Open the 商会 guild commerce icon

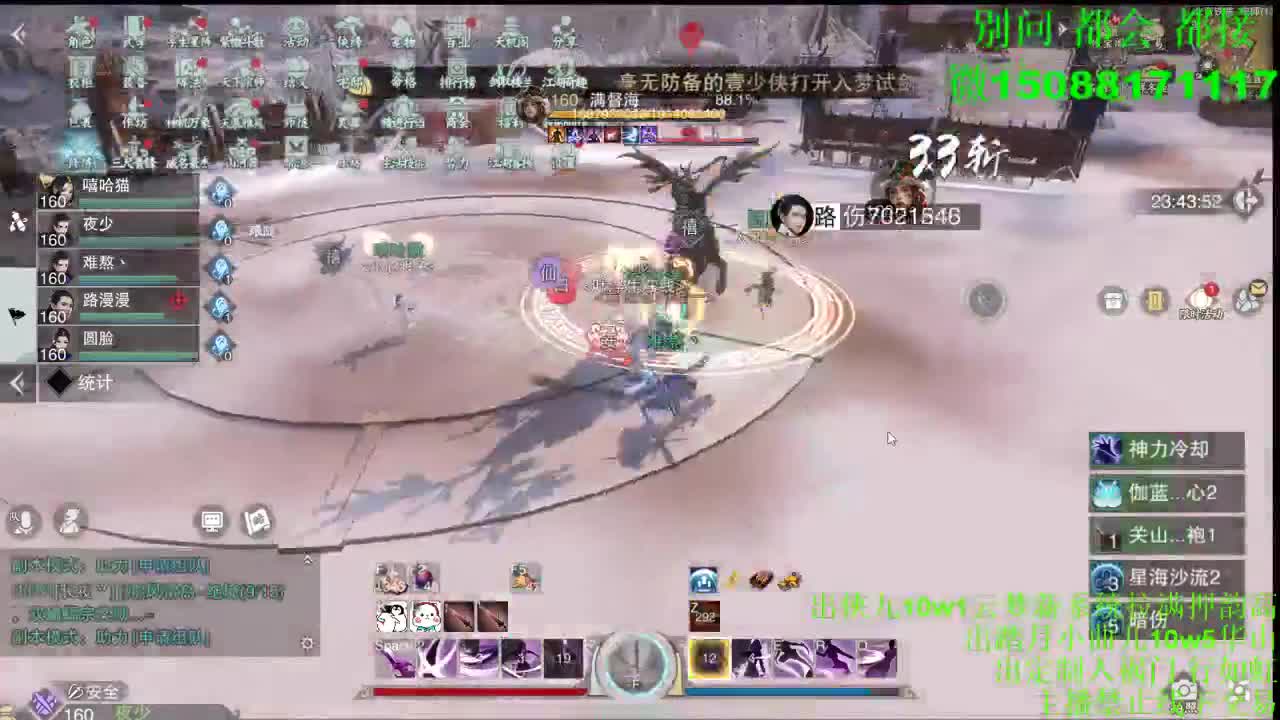[456, 120]
